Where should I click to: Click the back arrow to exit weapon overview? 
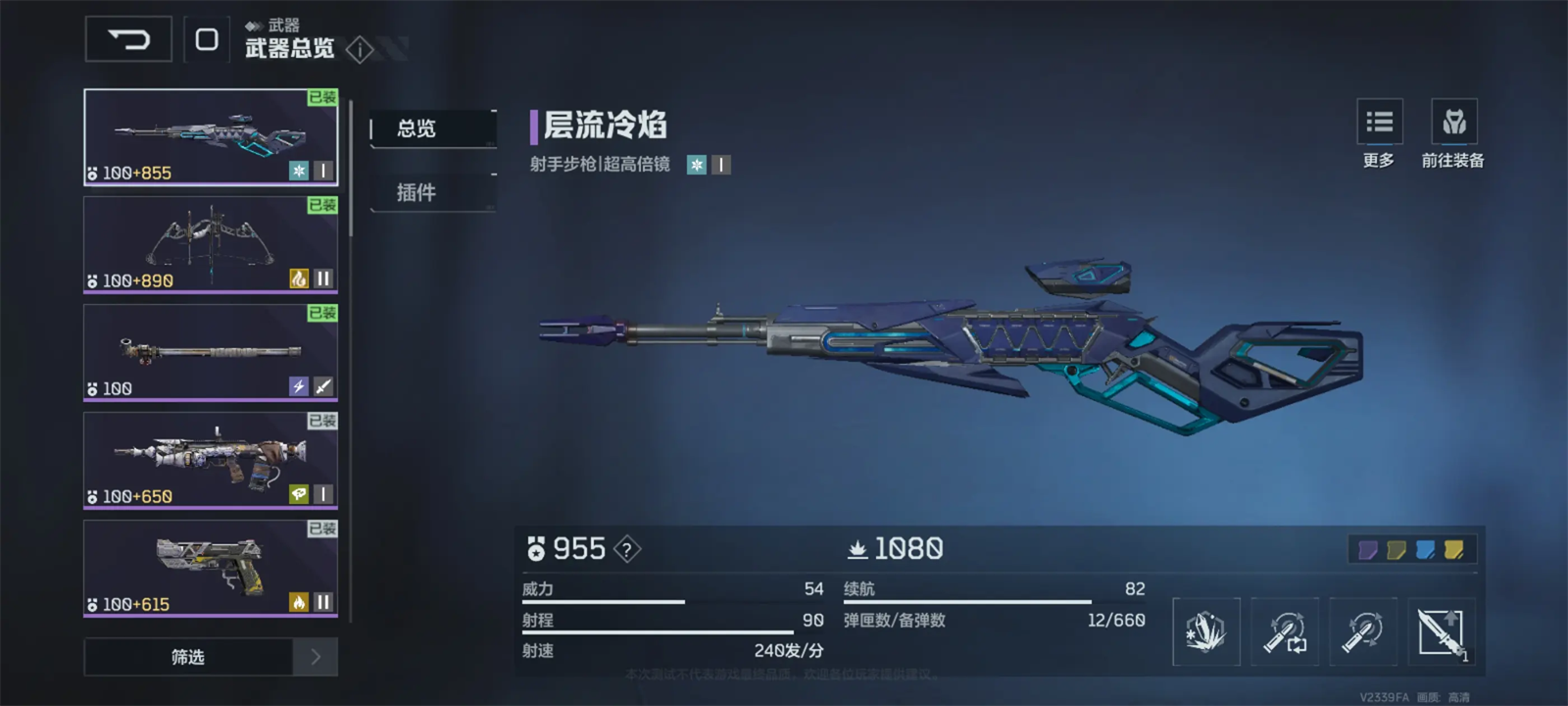pos(127,41)
